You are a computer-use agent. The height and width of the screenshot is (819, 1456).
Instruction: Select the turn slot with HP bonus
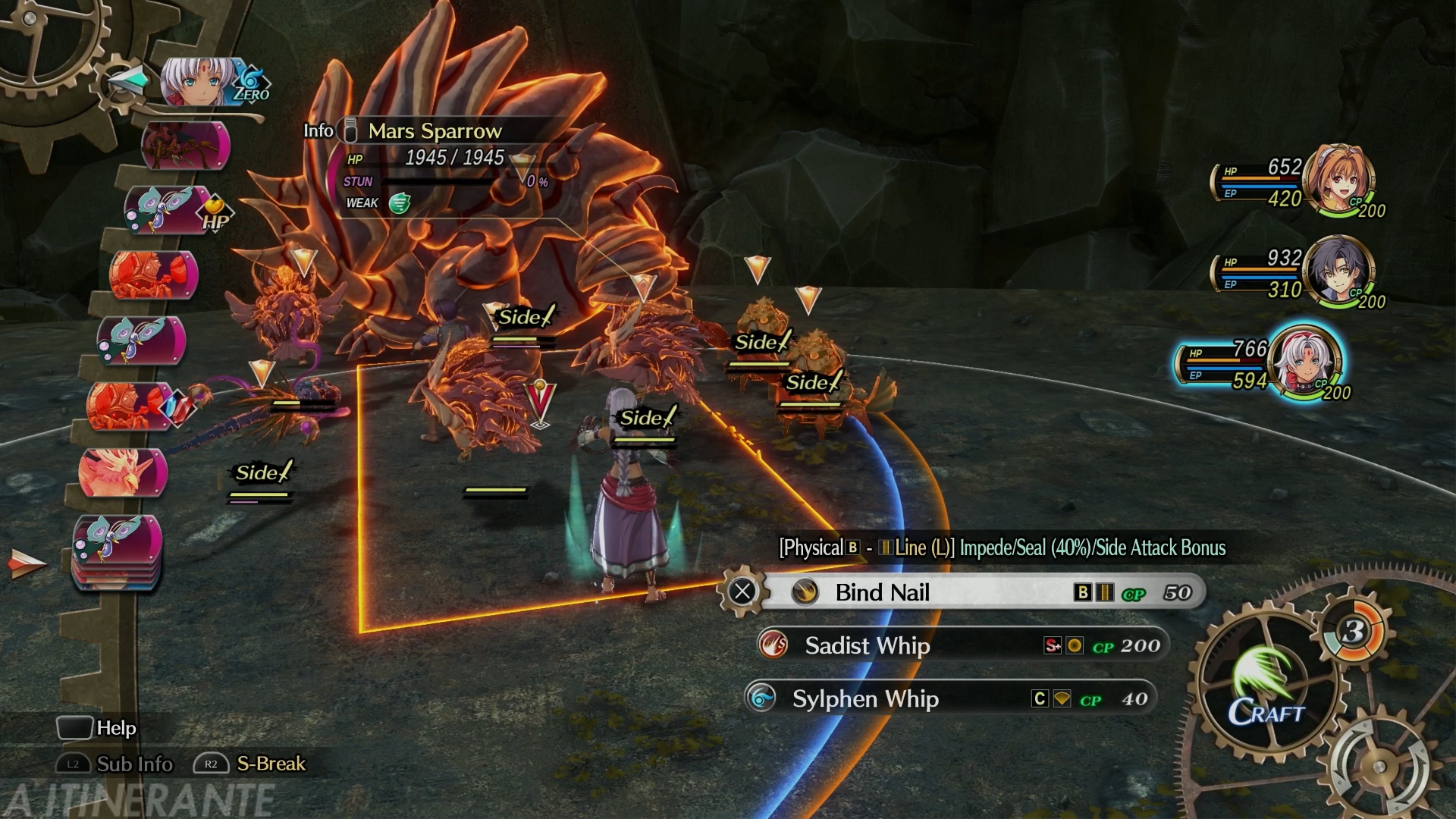pyautogui.click(x=168, y=210)
